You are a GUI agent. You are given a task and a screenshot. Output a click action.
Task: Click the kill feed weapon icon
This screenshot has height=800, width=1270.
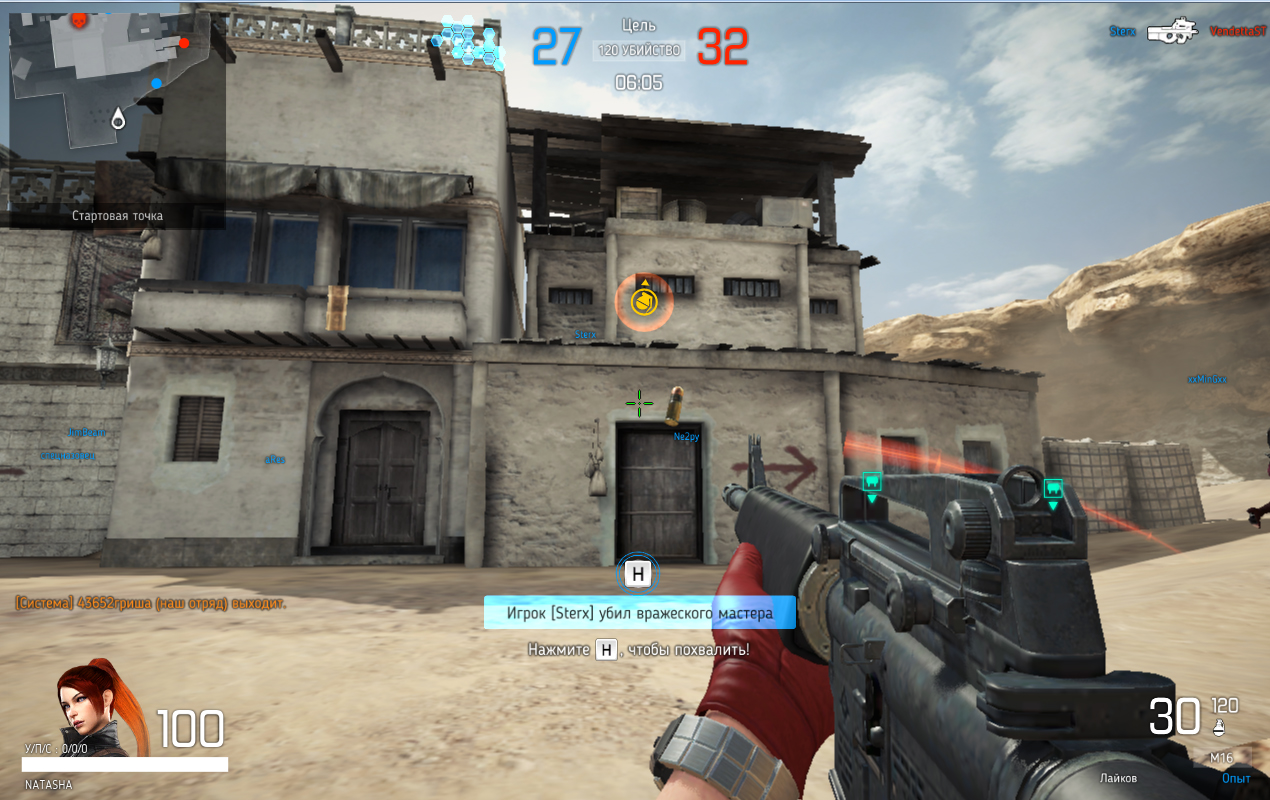click(1173, 31)
